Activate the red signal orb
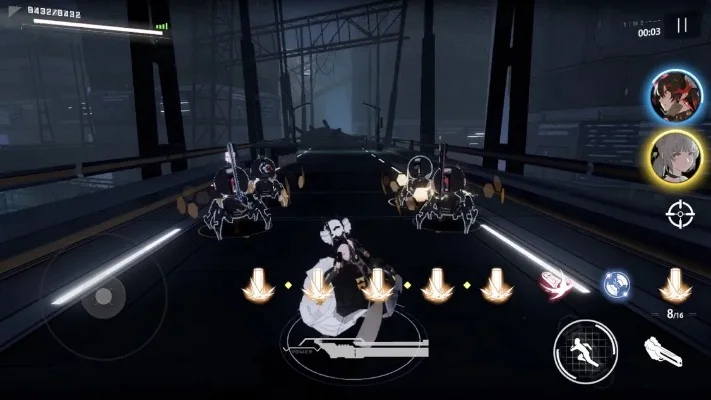This screenshot has height=400, width=711. click(x=554, y=285)
